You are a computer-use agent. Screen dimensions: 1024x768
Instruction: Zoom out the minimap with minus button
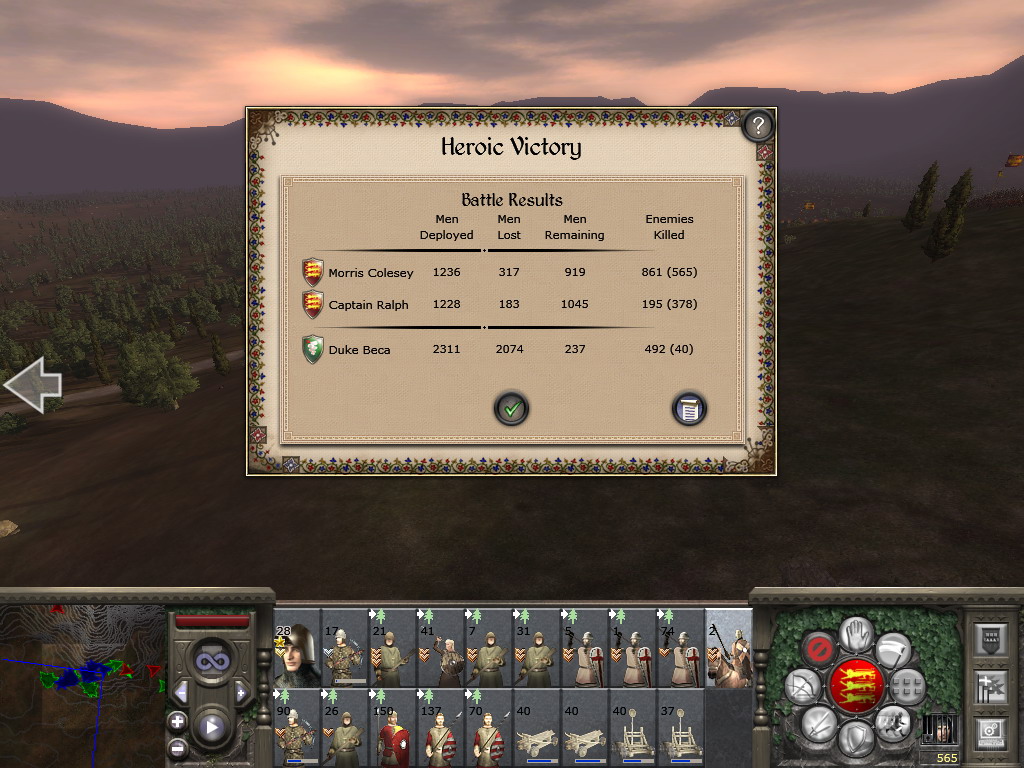[x=177, y=746]
